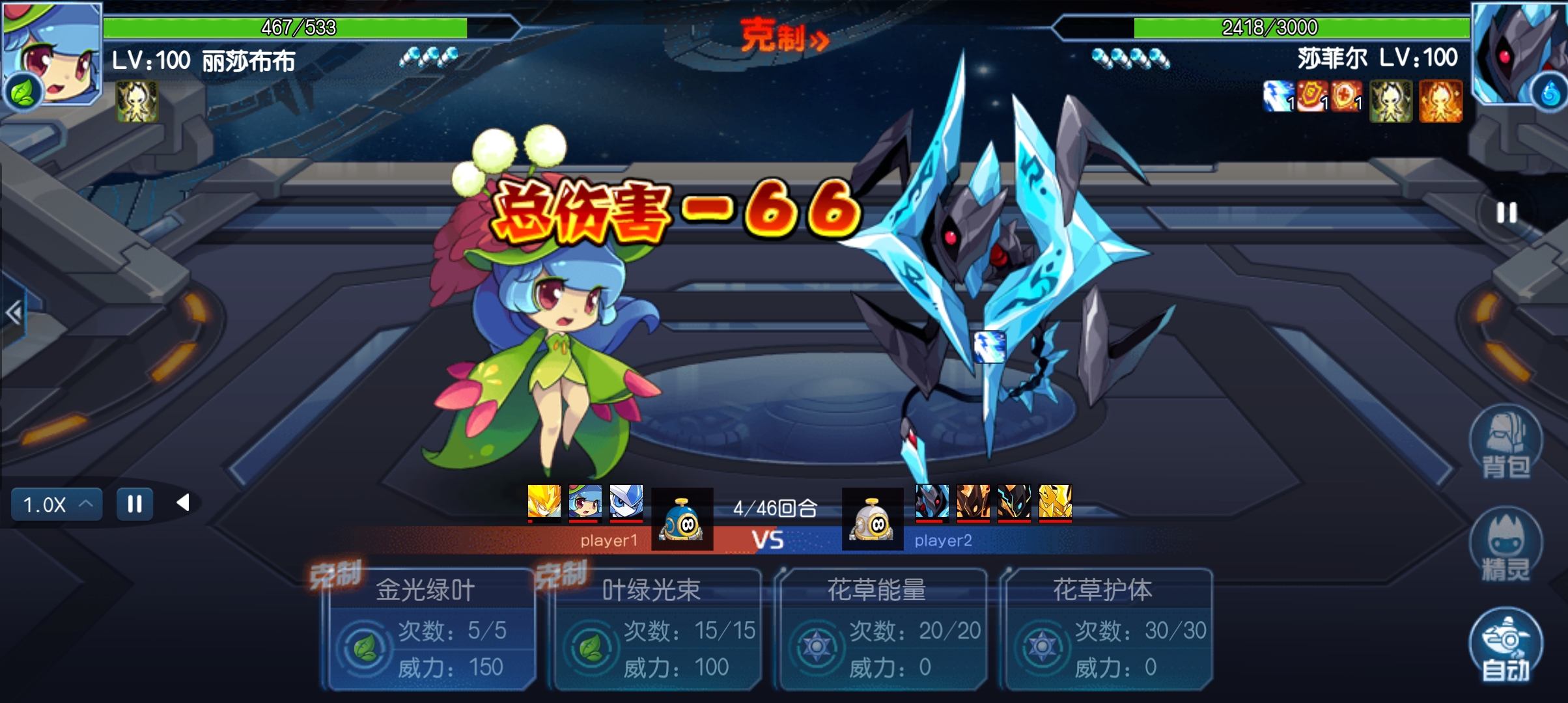
Task: Open the 背包 backpack
Action: pyautogui.click(x=1505, y=444)
